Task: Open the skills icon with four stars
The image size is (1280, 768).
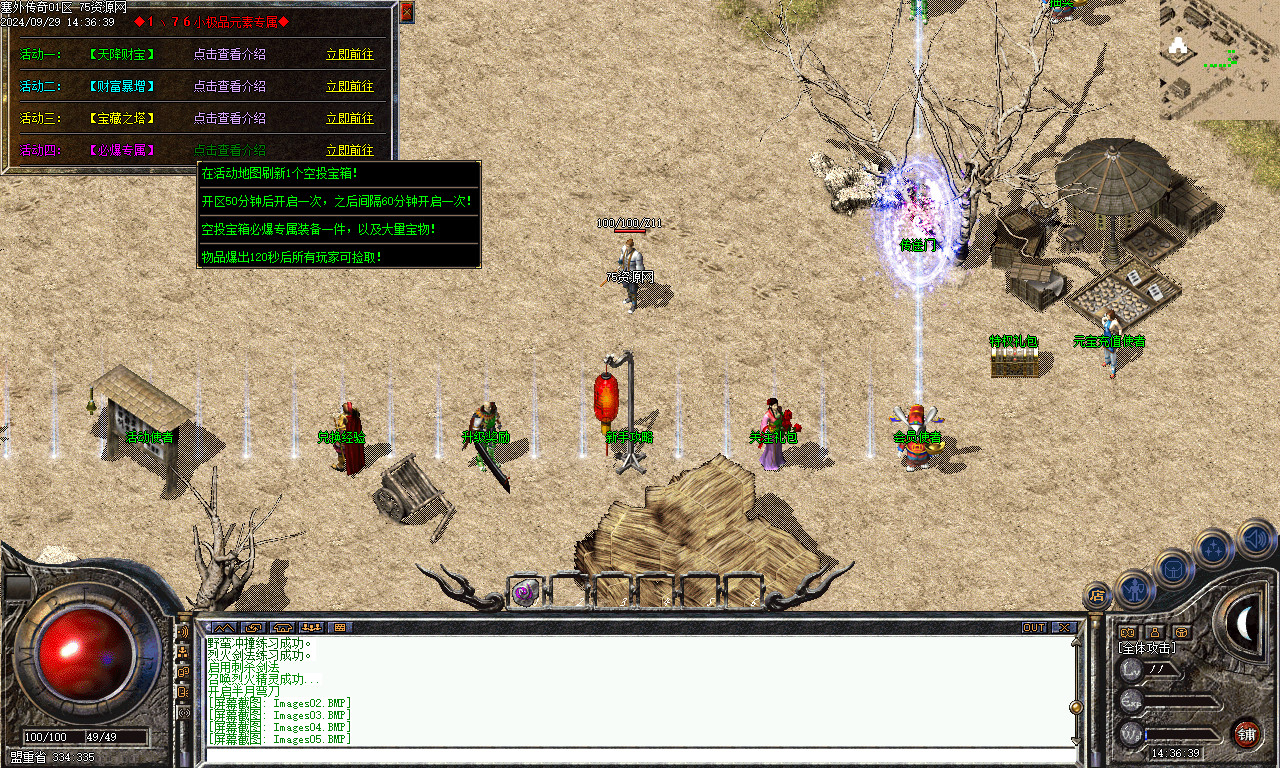Action: 1213,547
